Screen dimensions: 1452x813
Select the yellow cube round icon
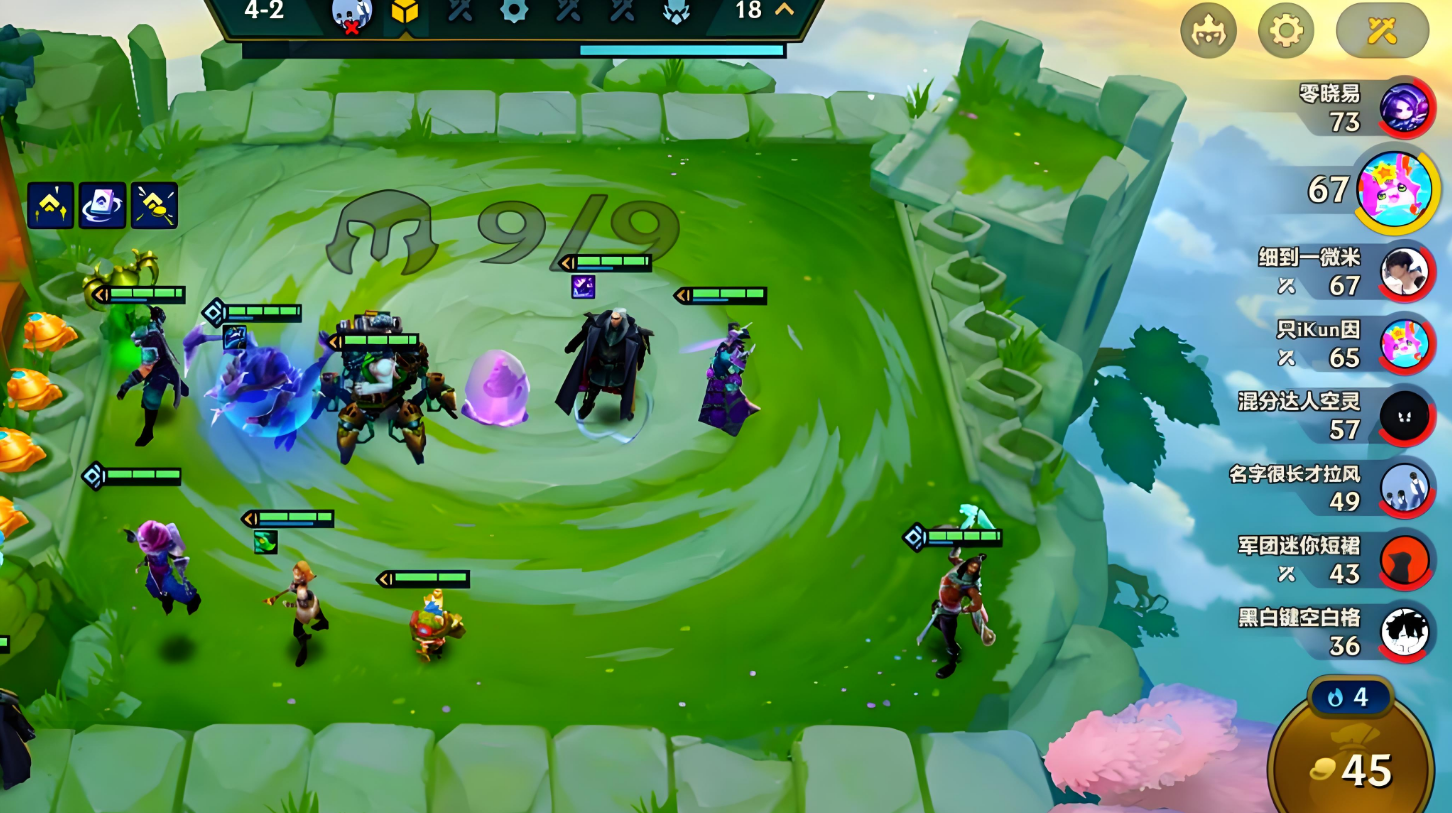pyautogui.click(x=404, y=12)
